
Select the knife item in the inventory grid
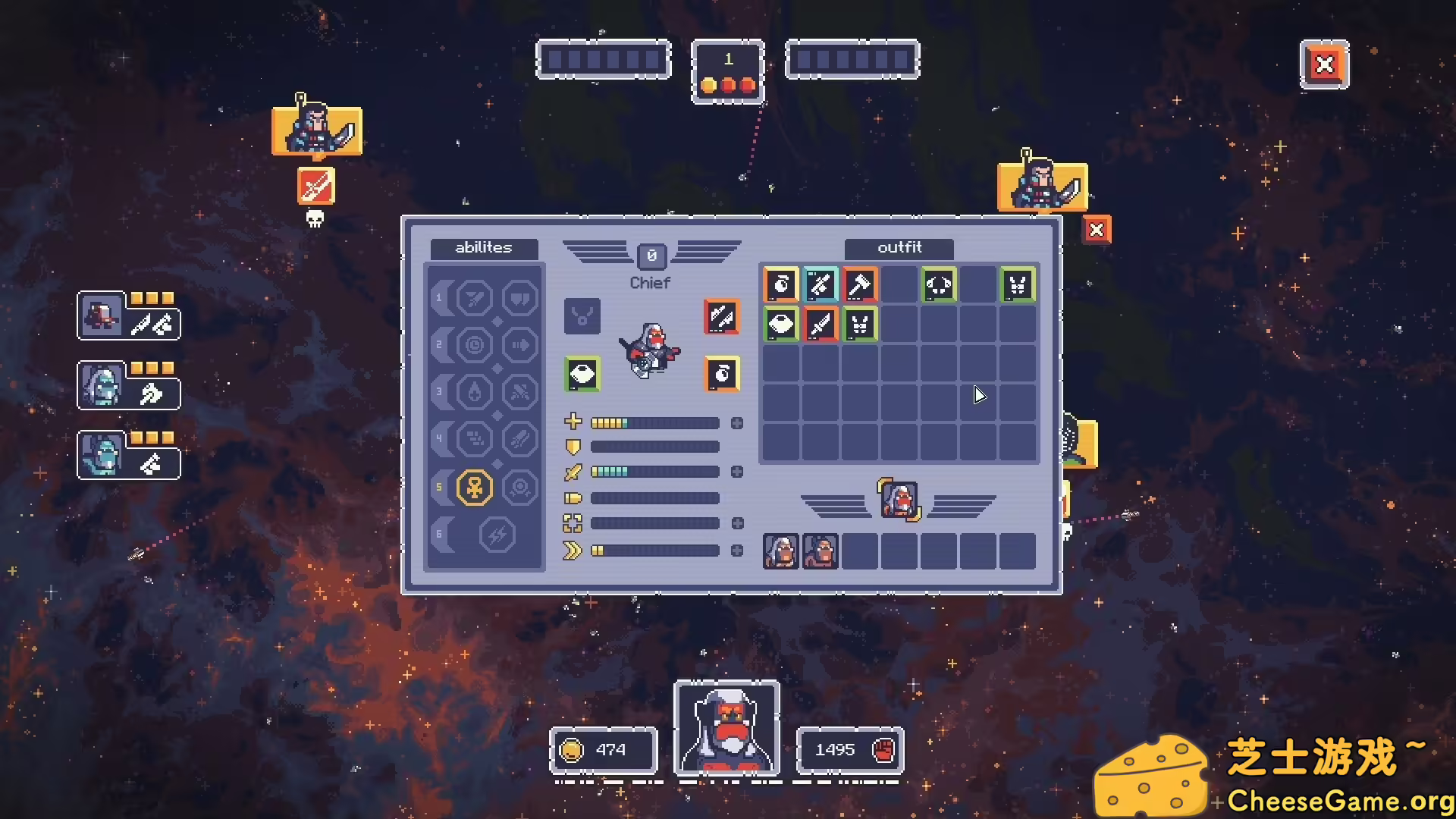[x=821, y=324]
